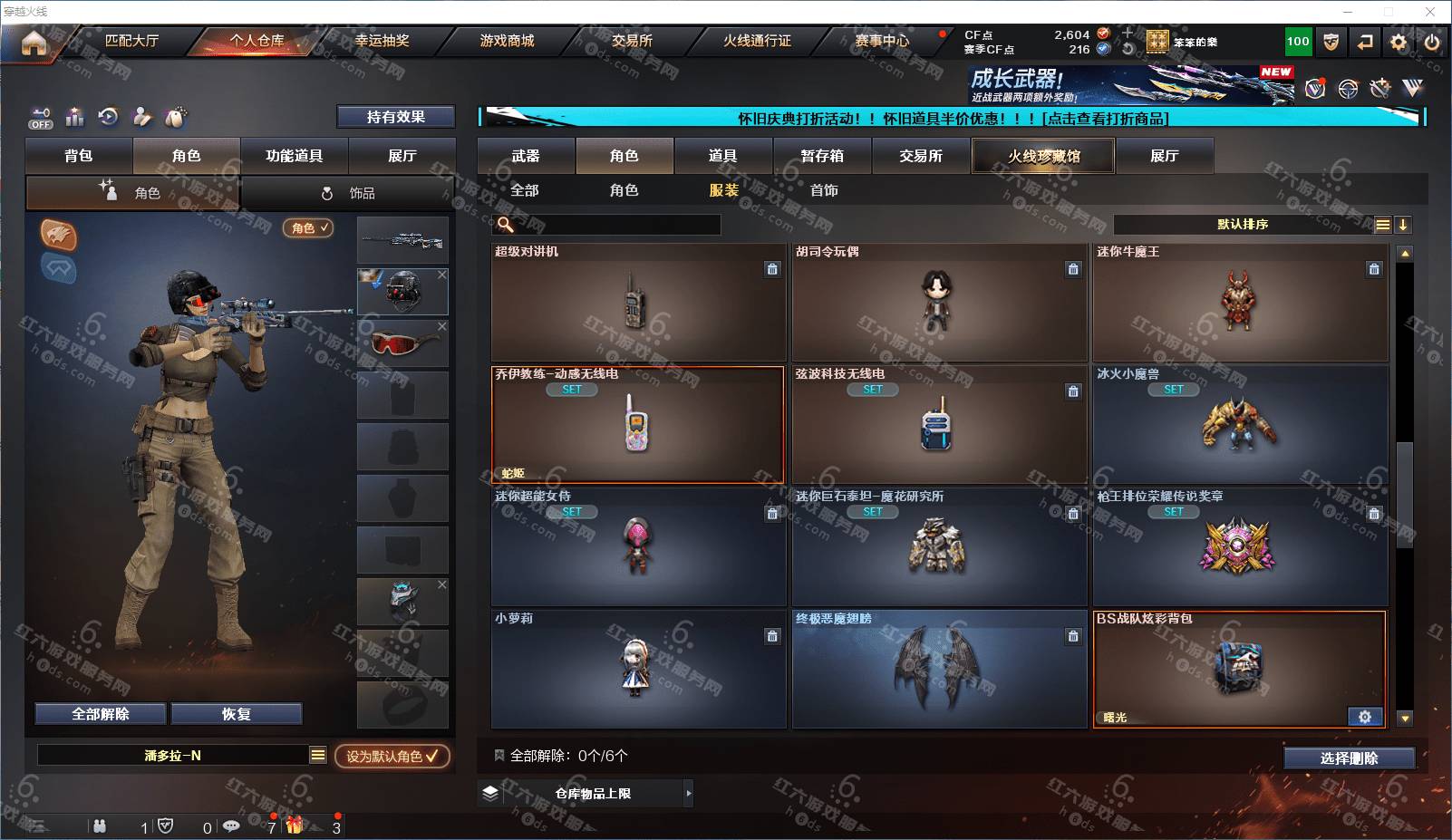Click the 选择删除 button
This screenshot has width=1452, height=840.
pyautogui.click(x=1349, y=758)
